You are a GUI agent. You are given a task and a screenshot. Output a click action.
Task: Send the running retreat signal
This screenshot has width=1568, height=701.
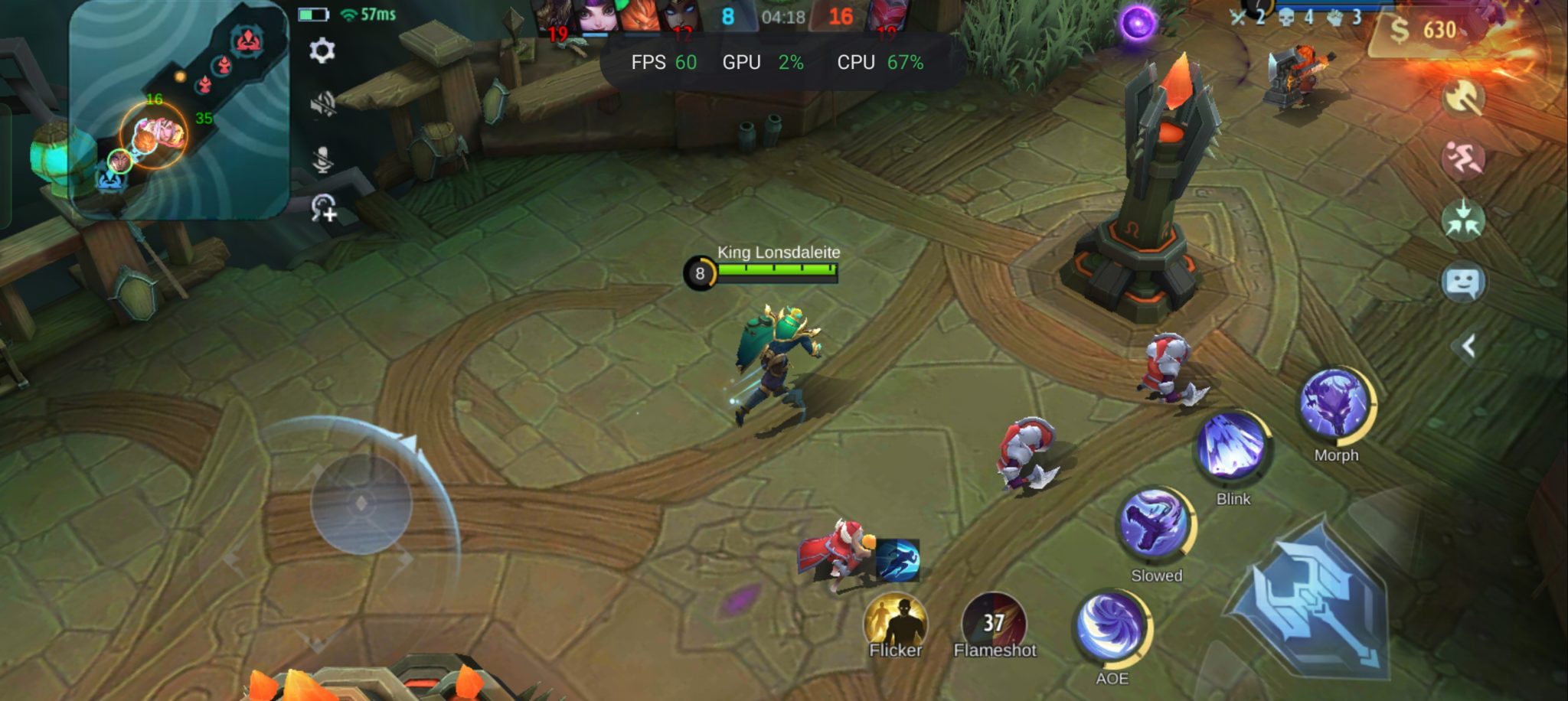[x=1463, y=158]
